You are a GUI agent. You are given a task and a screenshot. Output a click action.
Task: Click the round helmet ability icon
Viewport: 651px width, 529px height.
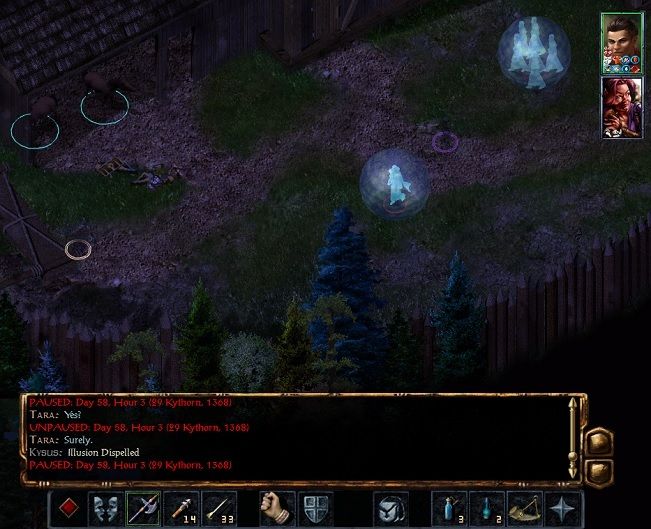pyautogui.click(x=391, y=509)
